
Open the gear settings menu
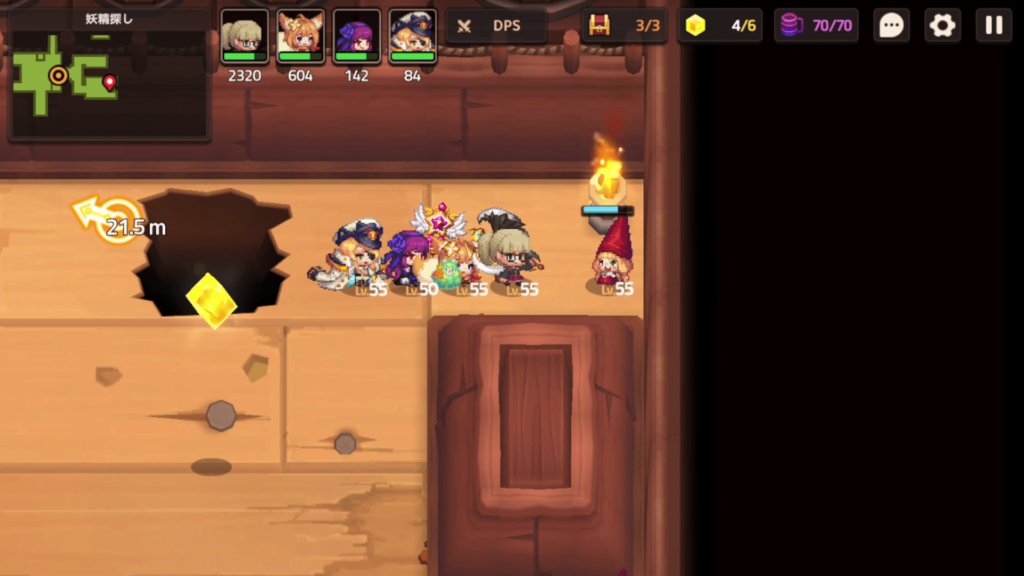[x=942, y=26]
